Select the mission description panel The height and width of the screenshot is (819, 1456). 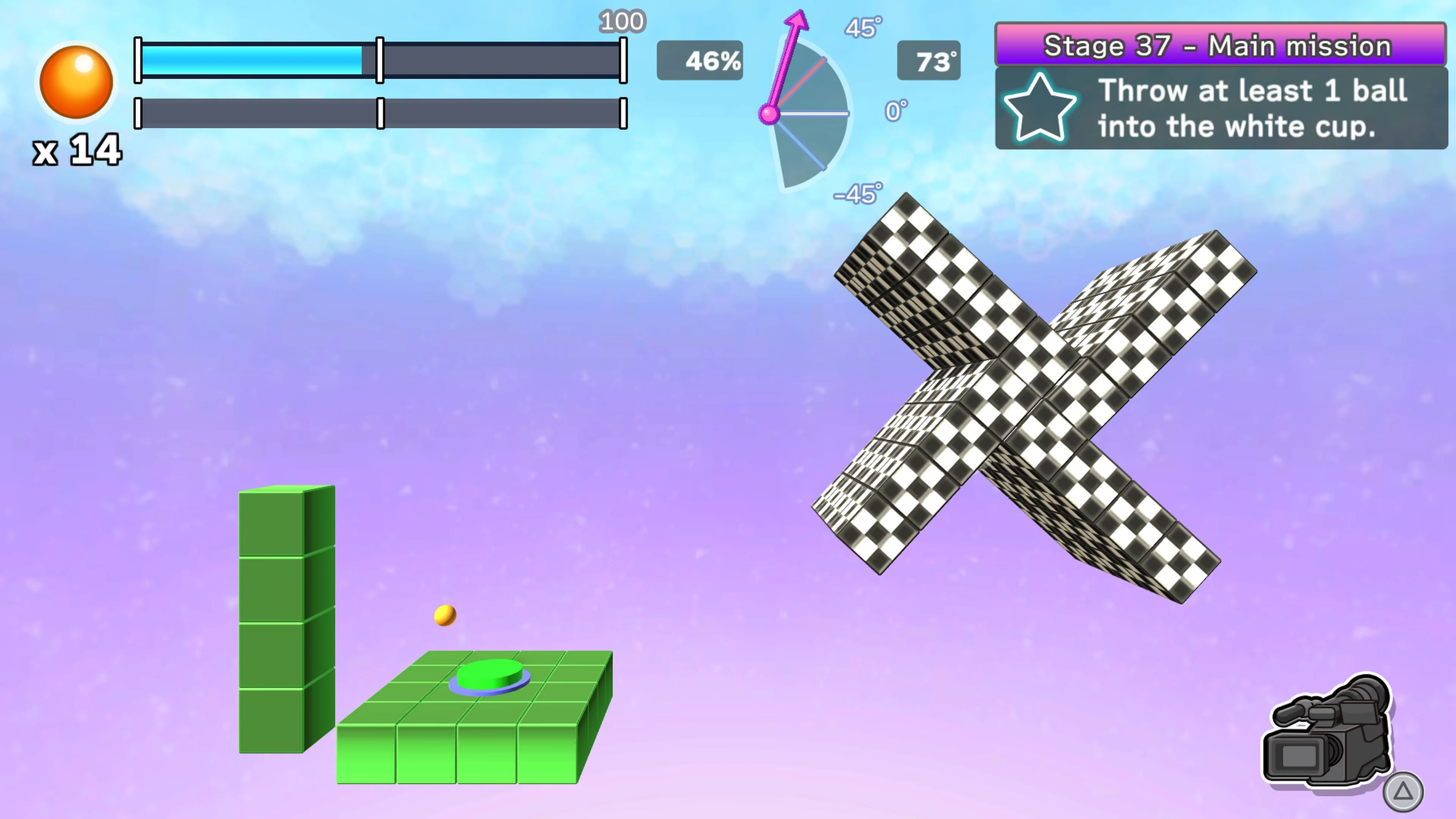1221,108
